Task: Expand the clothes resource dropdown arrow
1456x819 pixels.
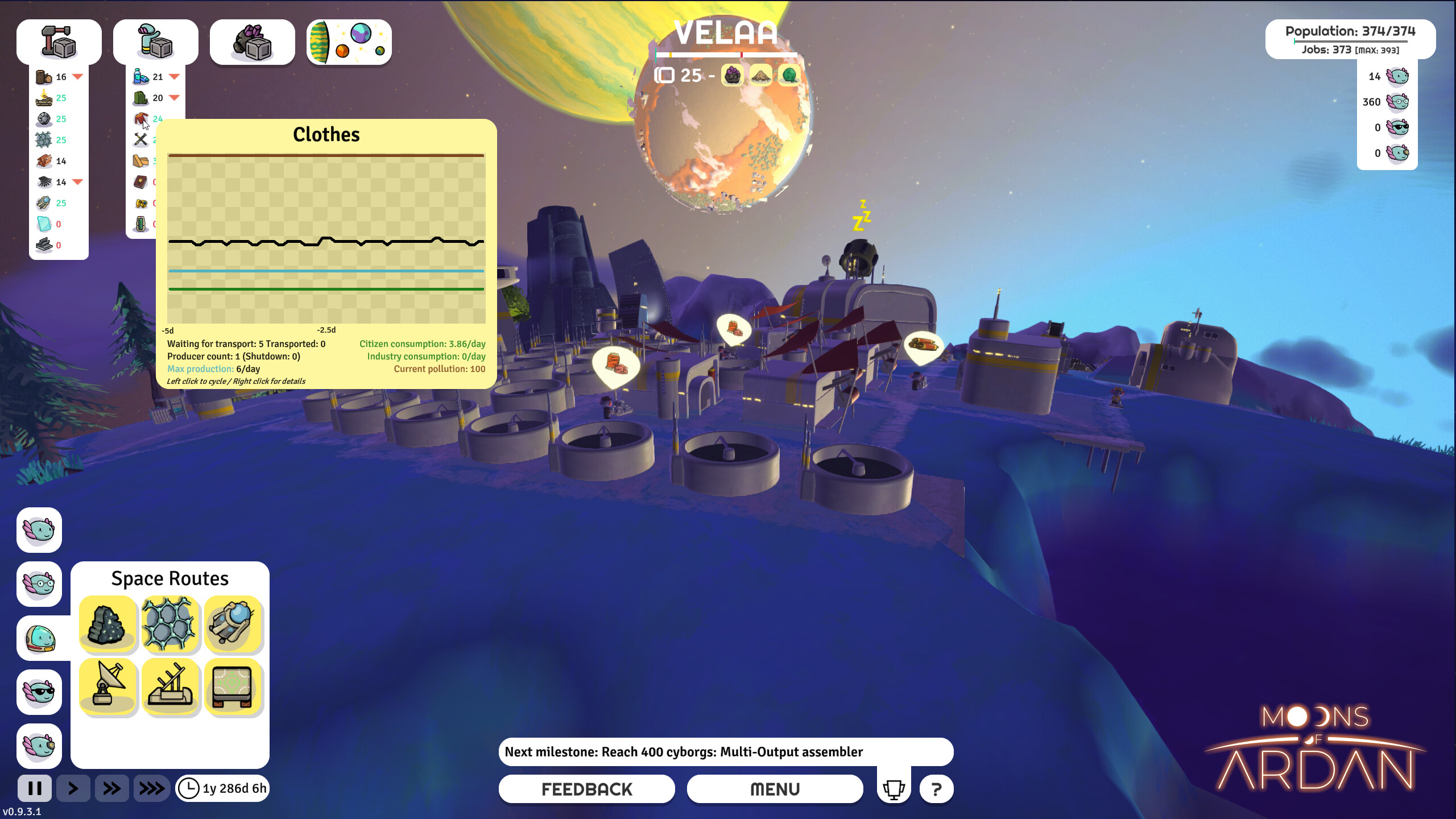Action: pyautogui.click(x=173, y=120)
